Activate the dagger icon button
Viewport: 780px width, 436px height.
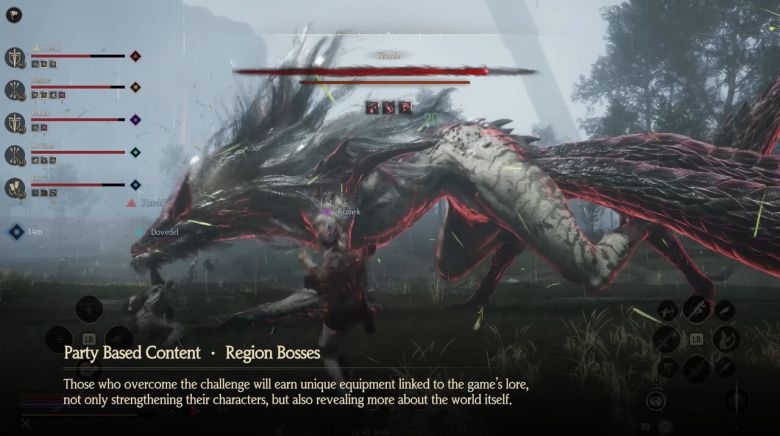(737, 399)
